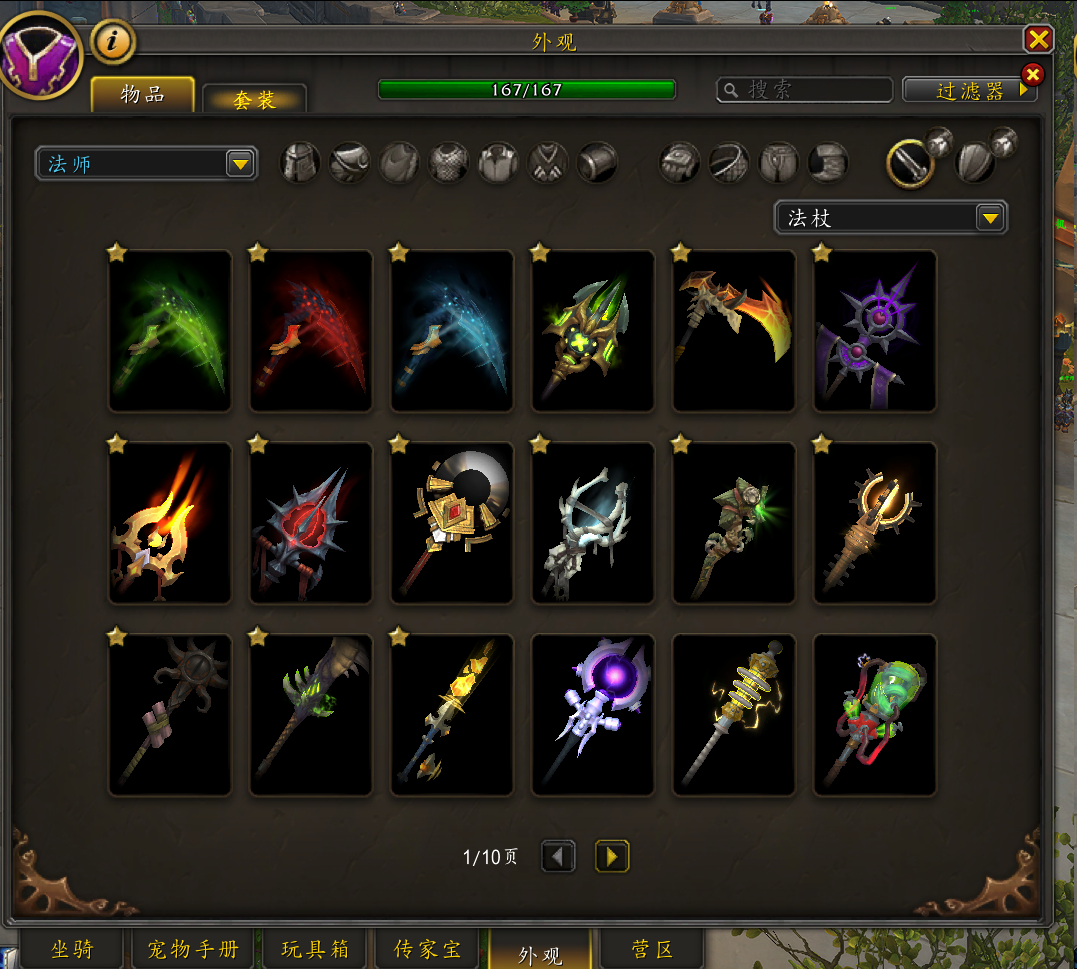Viewport: 1077px width, 969px height.
Task: Open the 过滤器 filter menu
Action: point(969,90)
